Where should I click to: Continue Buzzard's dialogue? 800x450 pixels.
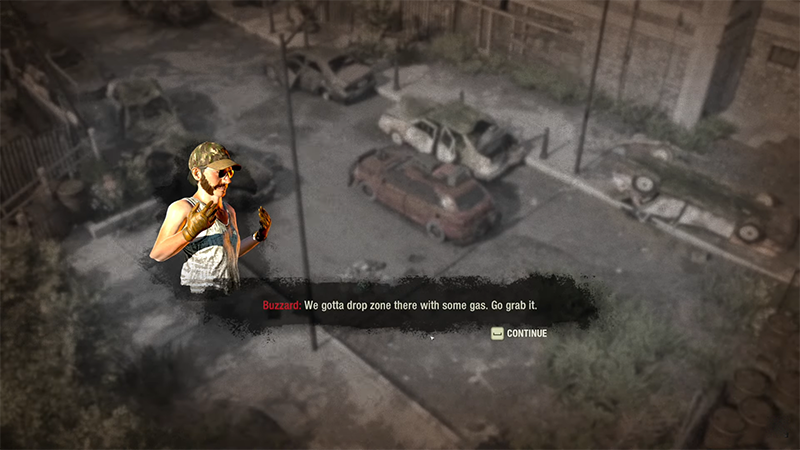[x=520, y=333]
